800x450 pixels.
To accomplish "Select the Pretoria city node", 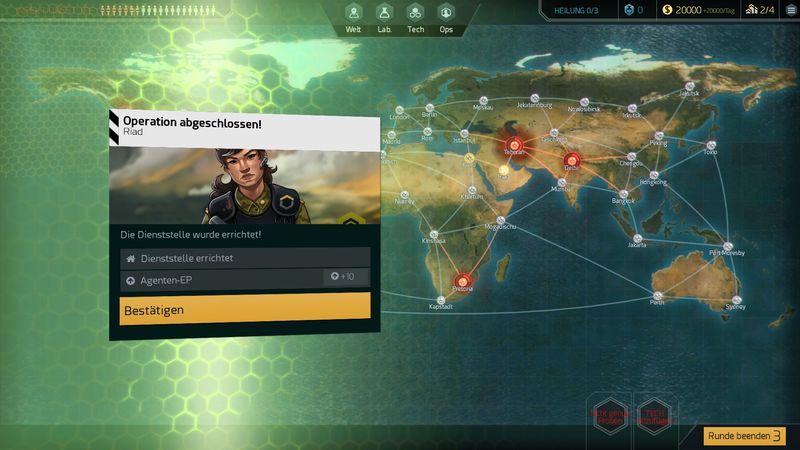I will 462,280.
